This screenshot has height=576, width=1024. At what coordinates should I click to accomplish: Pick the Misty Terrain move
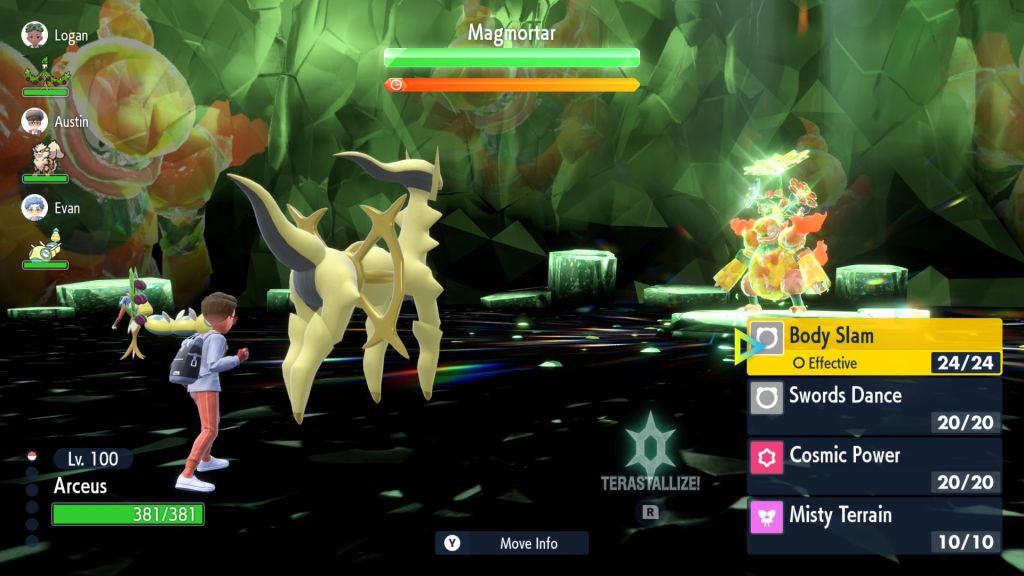coord(875,526)
